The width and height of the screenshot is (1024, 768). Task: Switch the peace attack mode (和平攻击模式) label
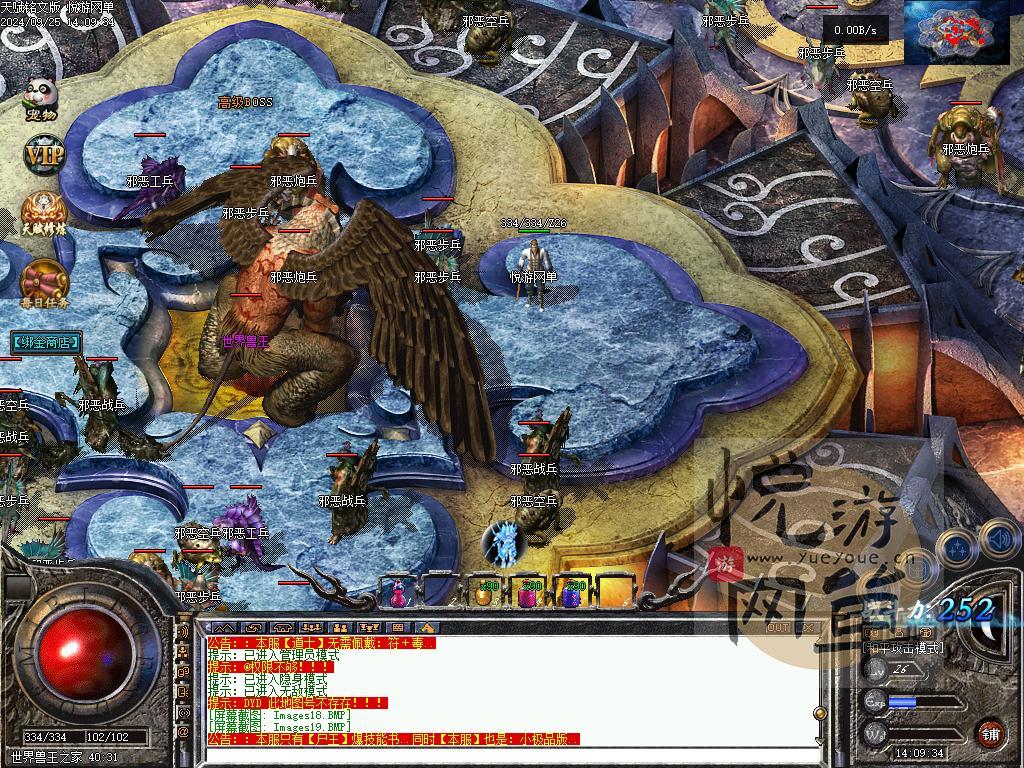(x=903, y=648)
